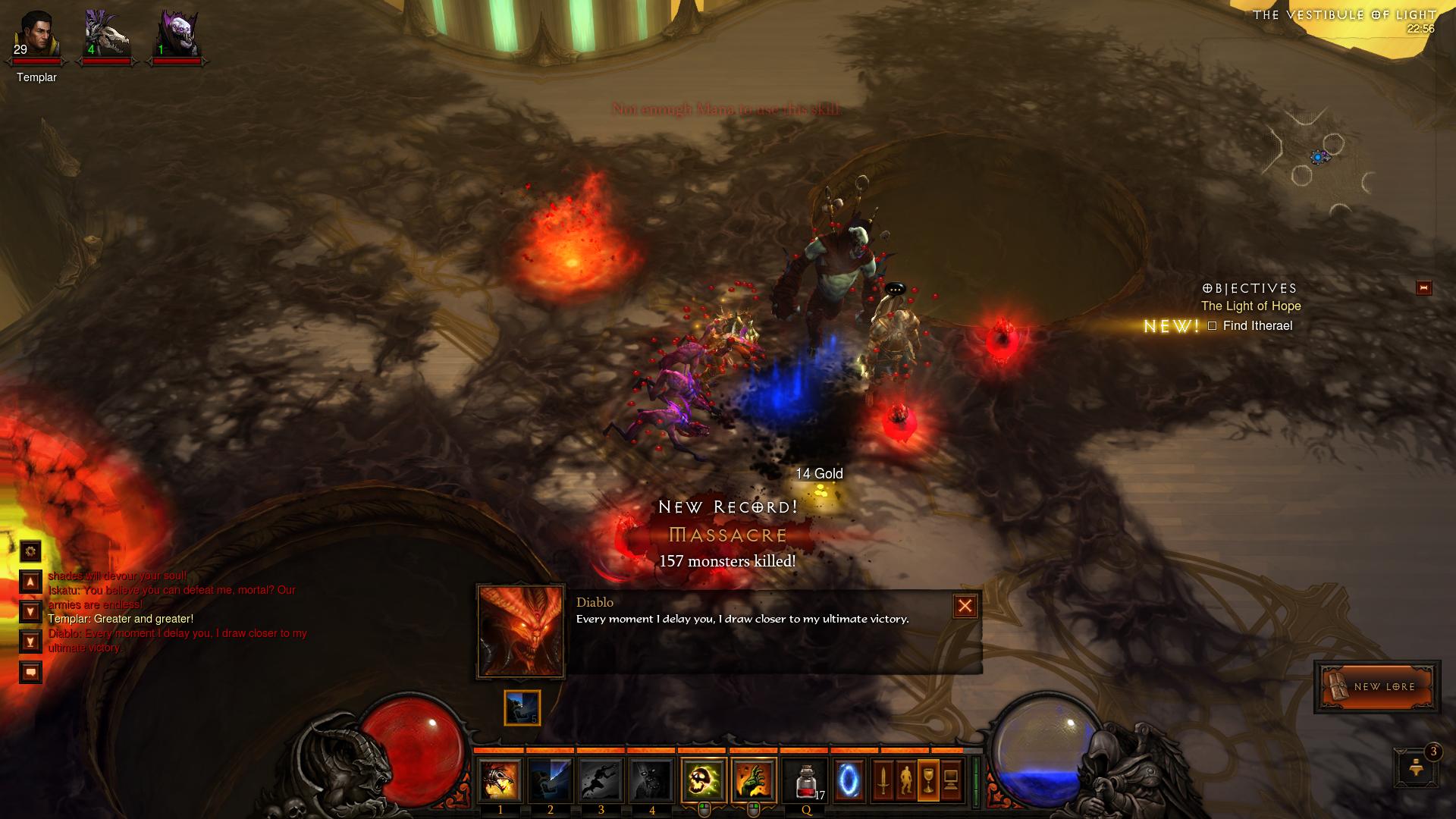Collapse the Objectives tracker
Viewport: 1456px width, 819px height.
click(x=1423, y=288)
